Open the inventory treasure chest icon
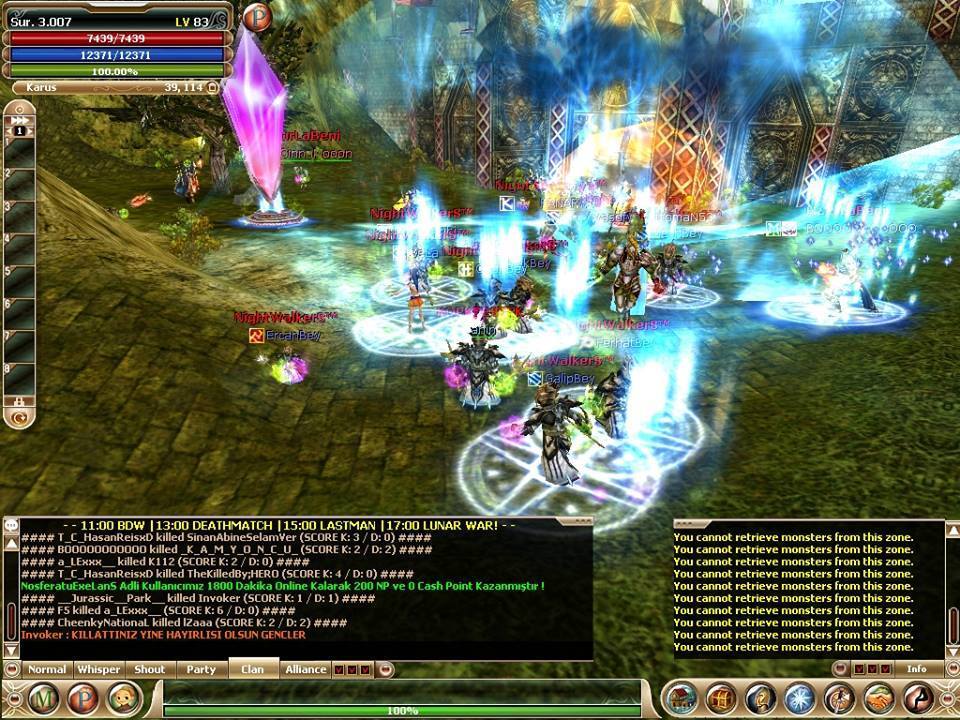 (x=720, y=698)
